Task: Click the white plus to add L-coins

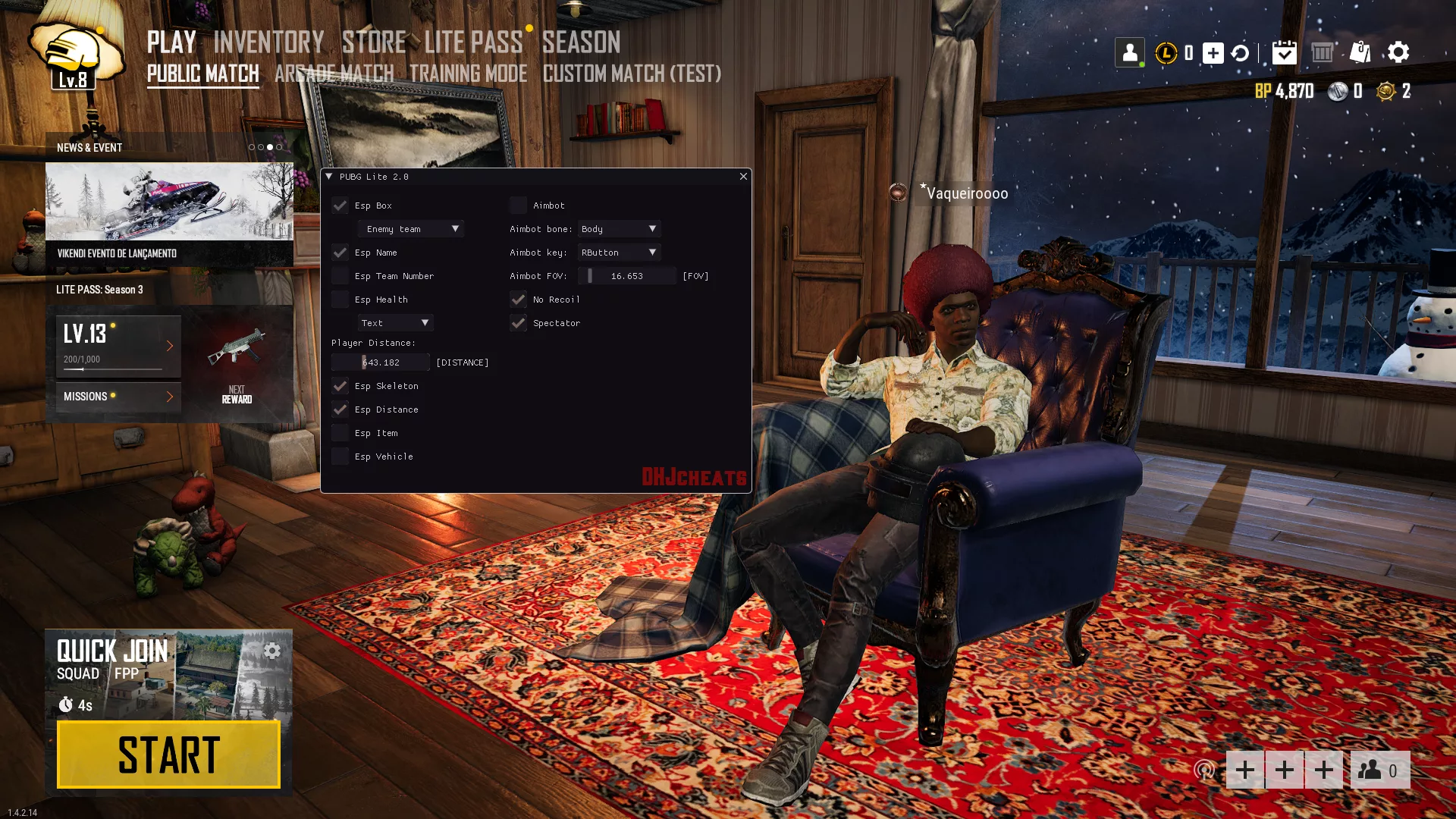Action: [x=1213, y=53]
